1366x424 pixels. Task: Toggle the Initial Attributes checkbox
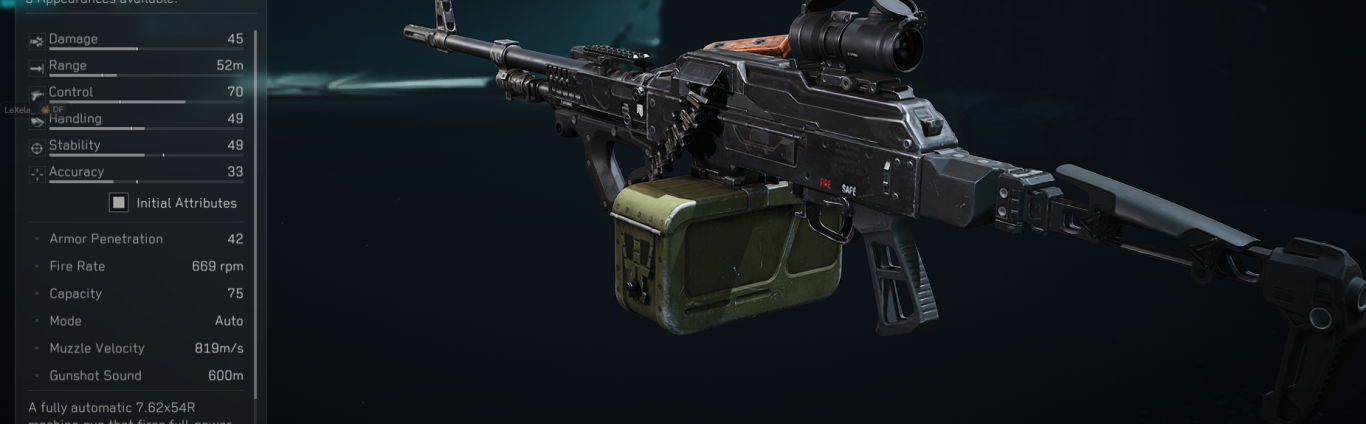pyautogui.click(x=119, y=203)
